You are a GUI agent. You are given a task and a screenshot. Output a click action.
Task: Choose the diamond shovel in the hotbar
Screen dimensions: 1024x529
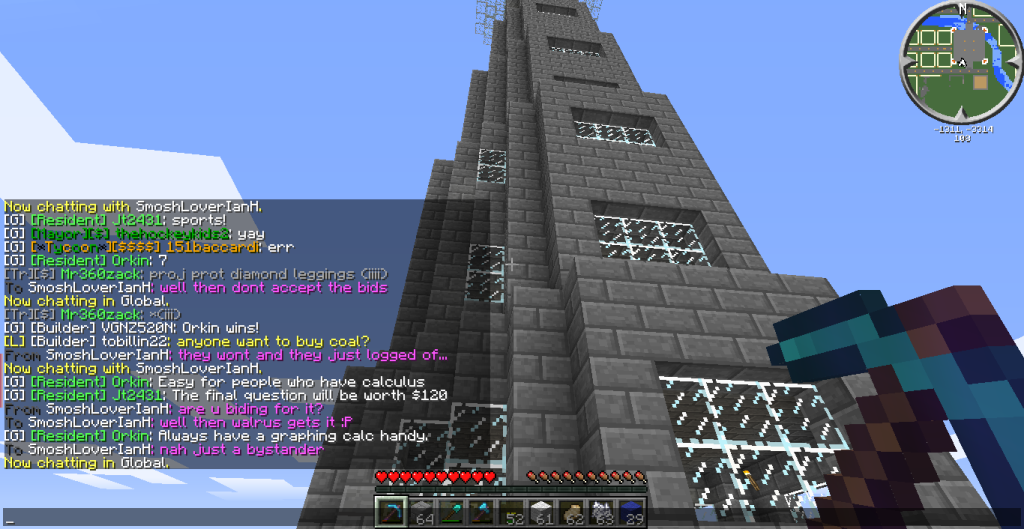tap(452, 510)
